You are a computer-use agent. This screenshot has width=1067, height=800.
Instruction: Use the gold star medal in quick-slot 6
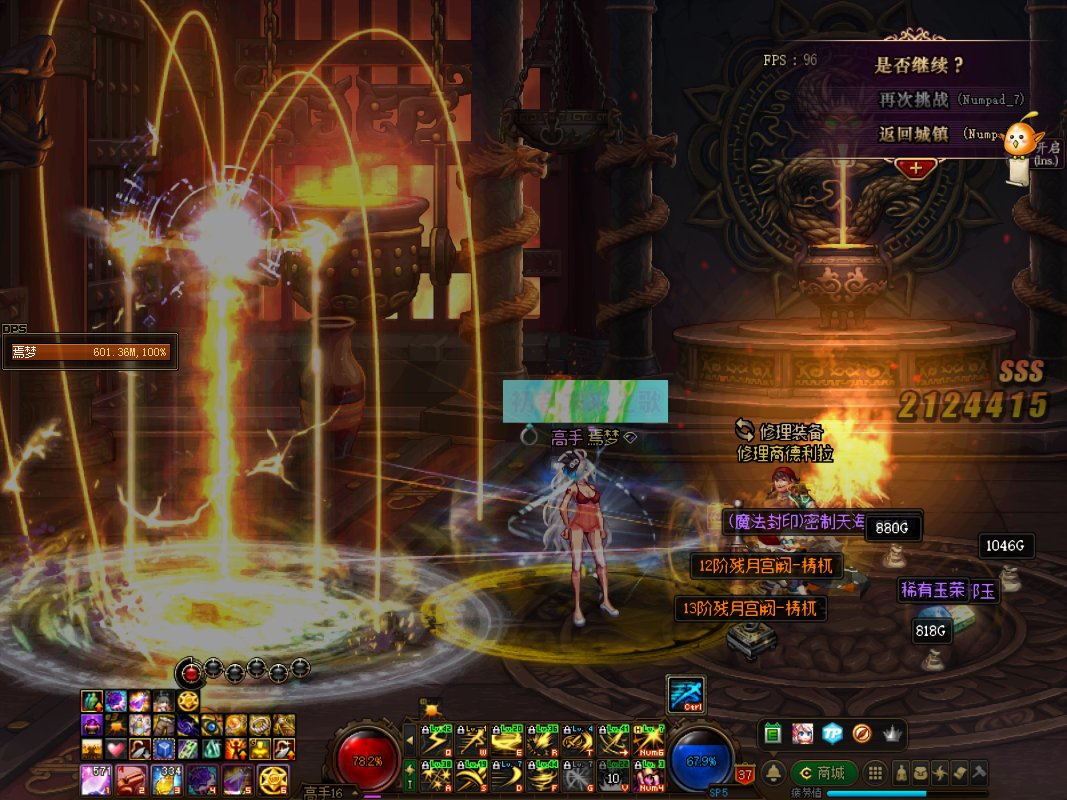point(271,778)
